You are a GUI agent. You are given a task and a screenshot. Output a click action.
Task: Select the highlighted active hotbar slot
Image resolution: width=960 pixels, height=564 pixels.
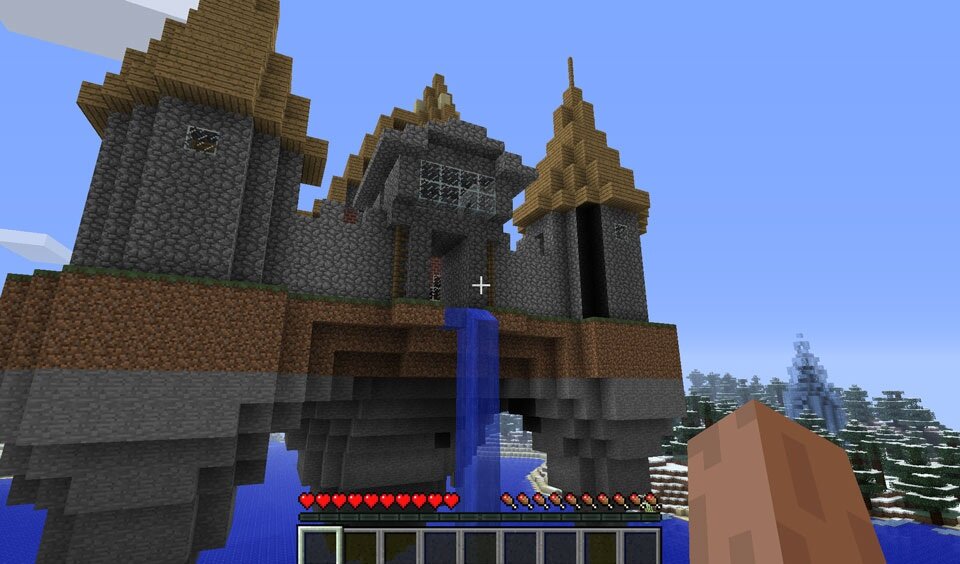tap(320, 546)
